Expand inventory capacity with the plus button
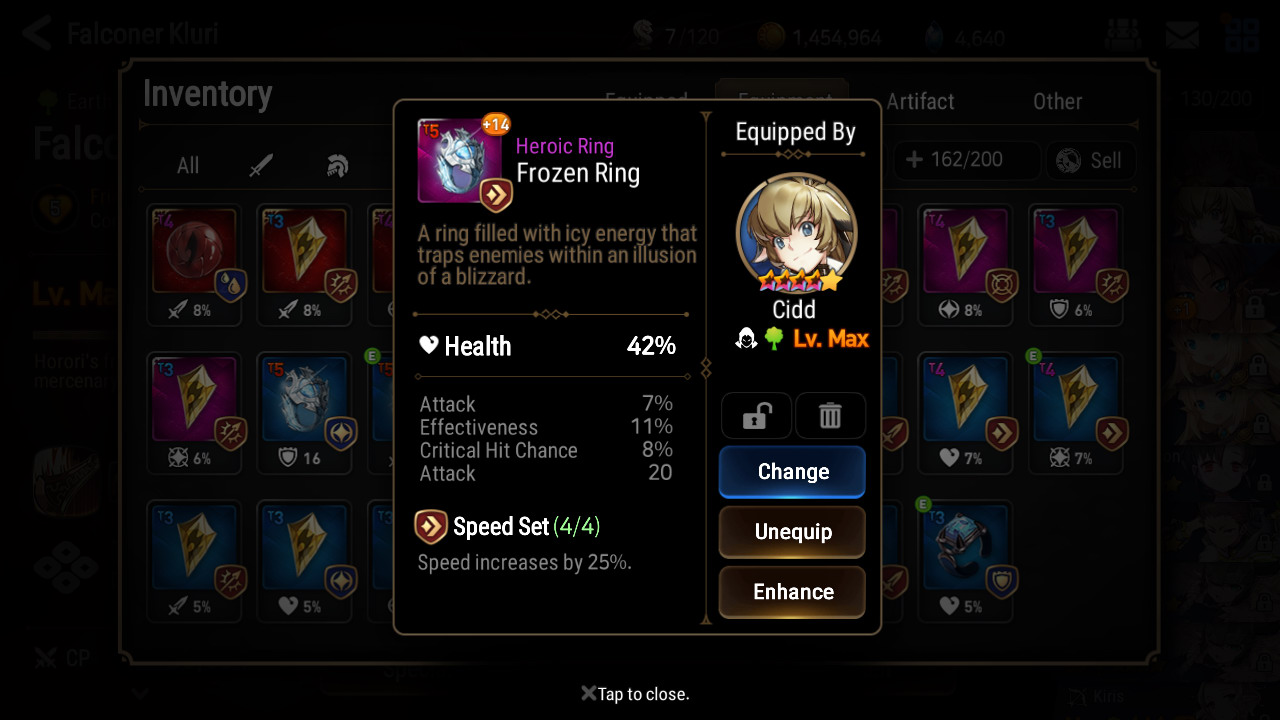This screenshot has height=720, width=1280. (x=913, y=160)
